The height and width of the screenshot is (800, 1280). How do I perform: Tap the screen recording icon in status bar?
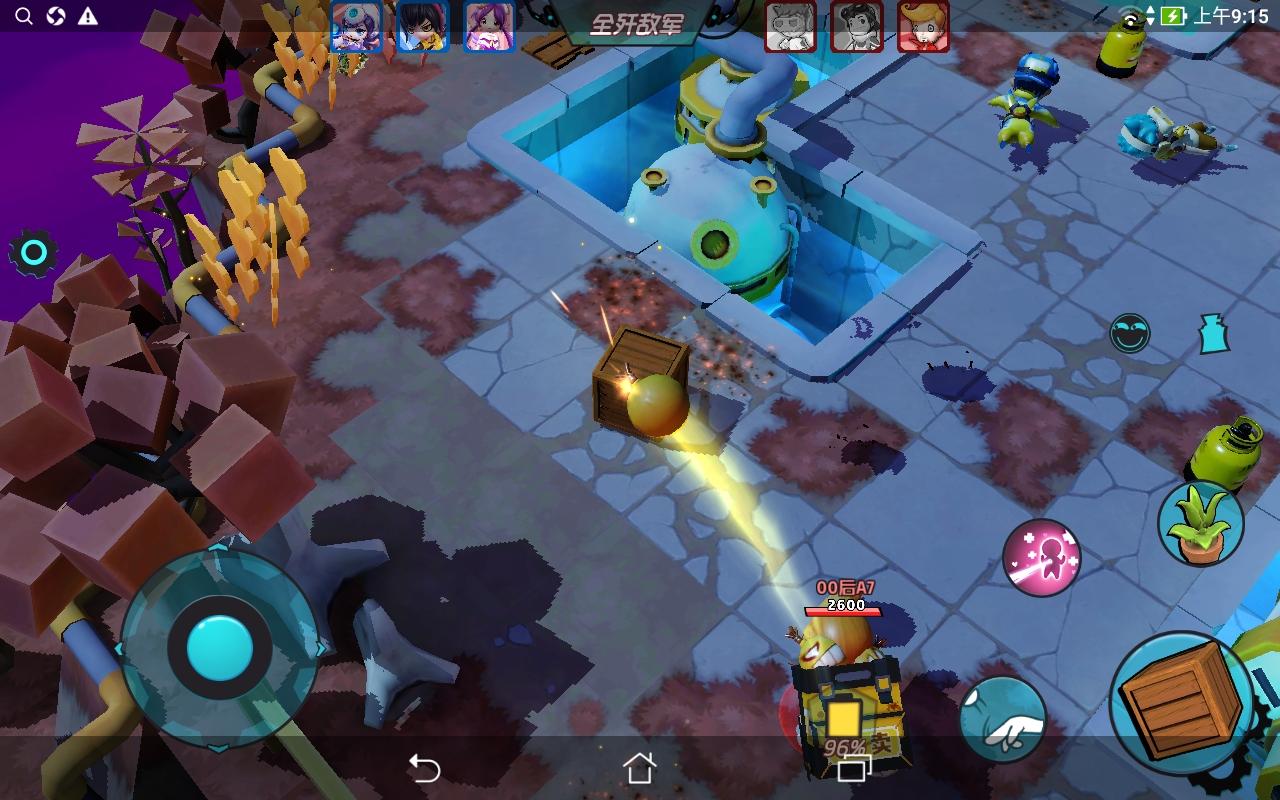click(x=56, y=16)
